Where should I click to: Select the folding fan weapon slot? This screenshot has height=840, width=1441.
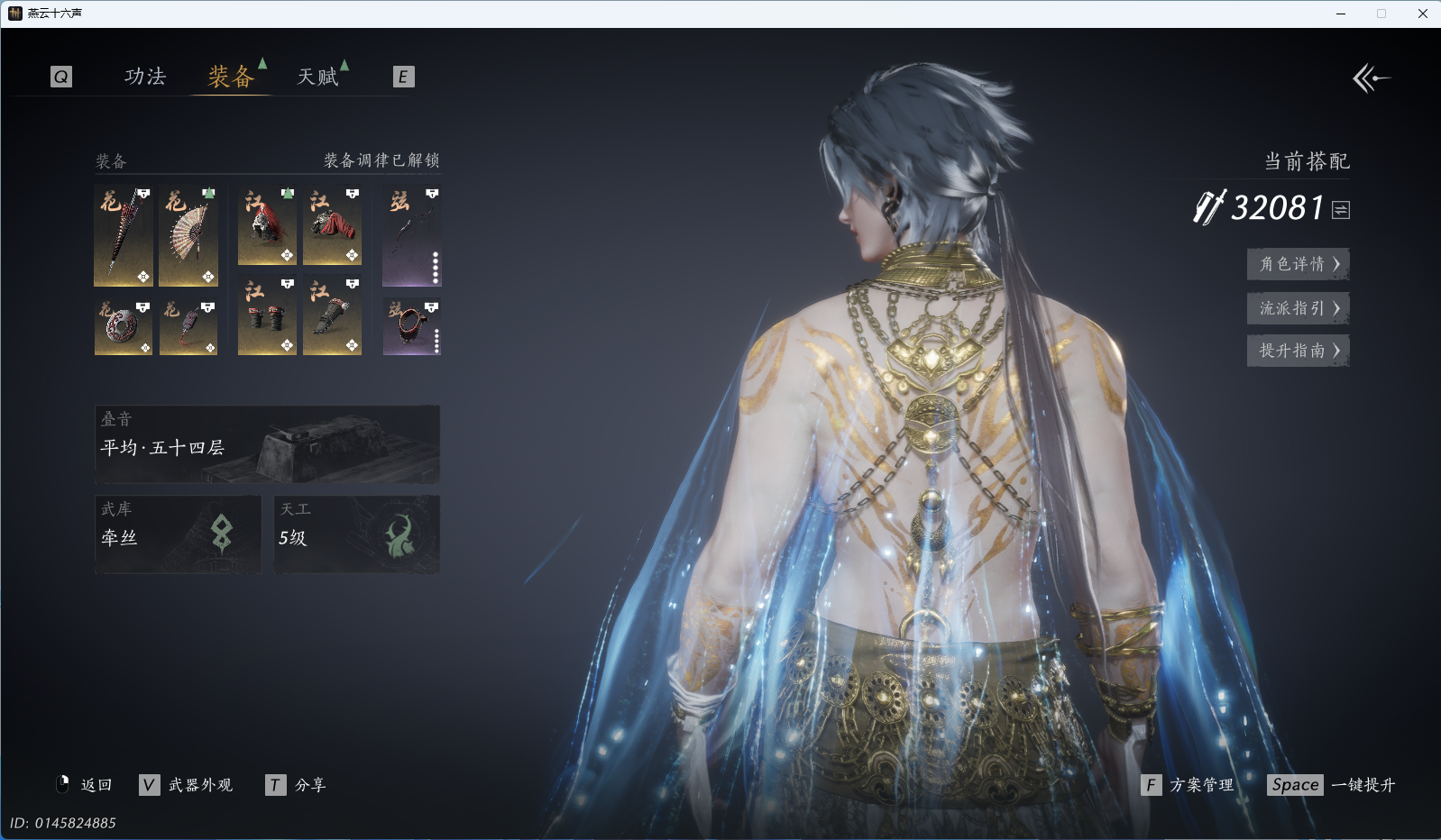click(188, 236)
